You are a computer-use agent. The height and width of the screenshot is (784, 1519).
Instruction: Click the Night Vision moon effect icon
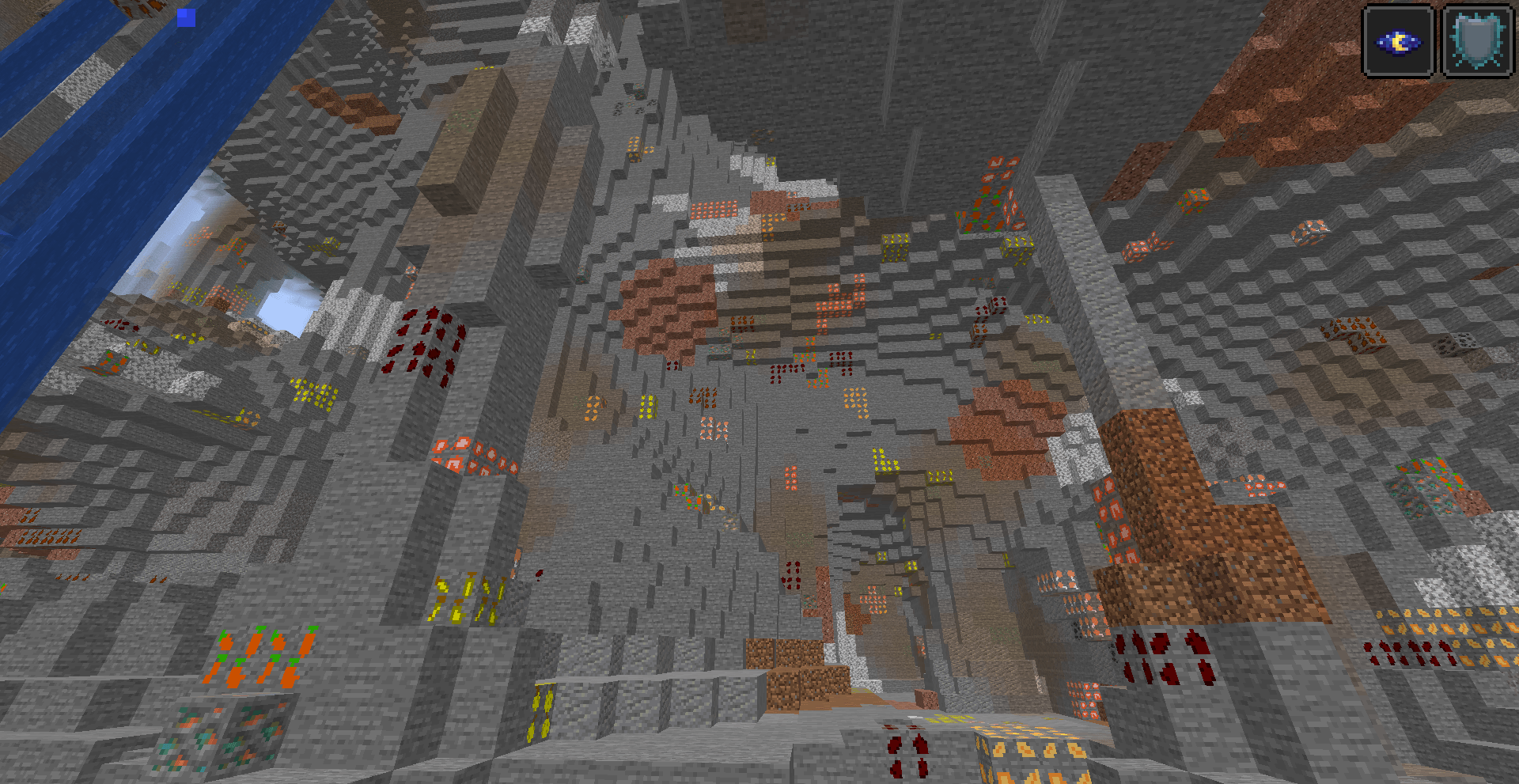coord(1397,40)
